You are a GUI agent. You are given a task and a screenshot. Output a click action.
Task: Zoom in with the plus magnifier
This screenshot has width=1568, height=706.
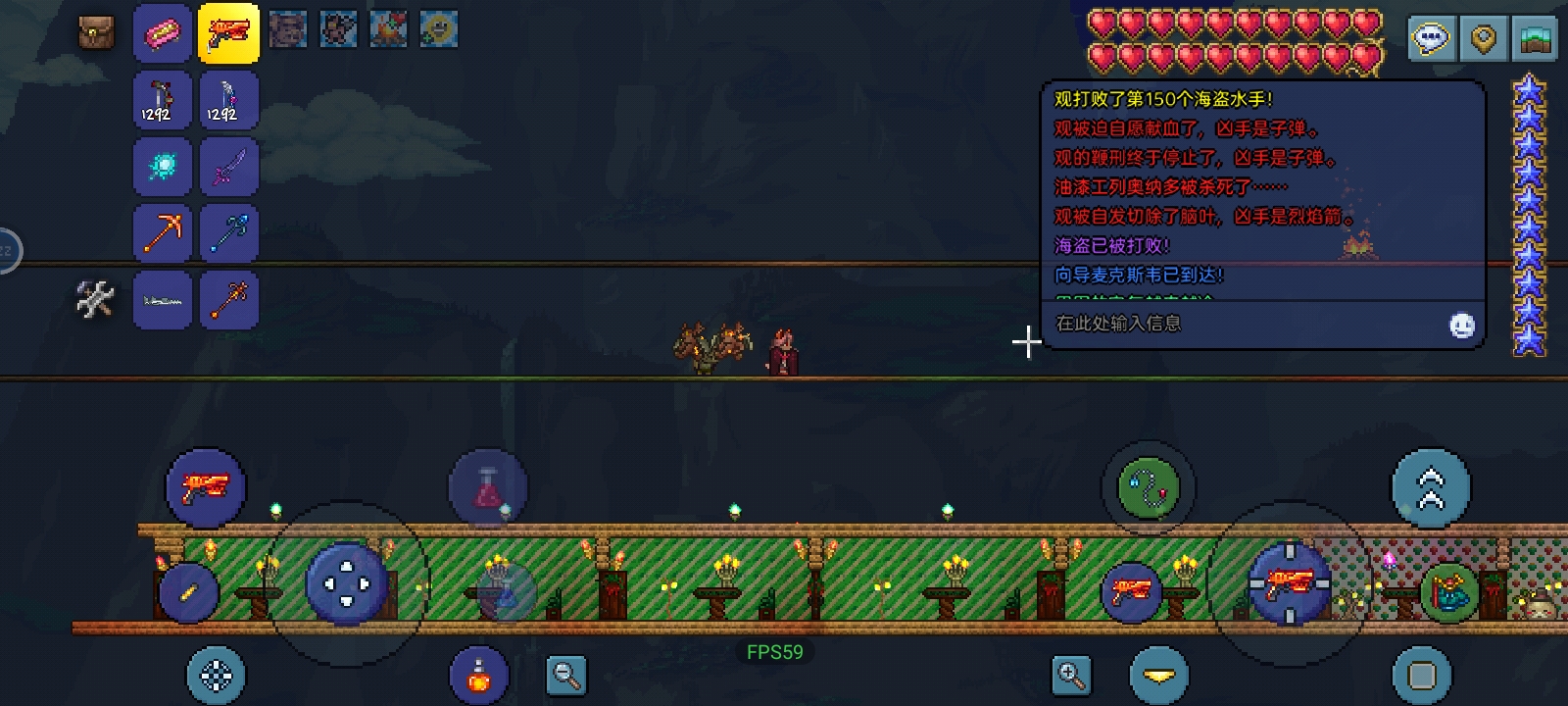1071,675
